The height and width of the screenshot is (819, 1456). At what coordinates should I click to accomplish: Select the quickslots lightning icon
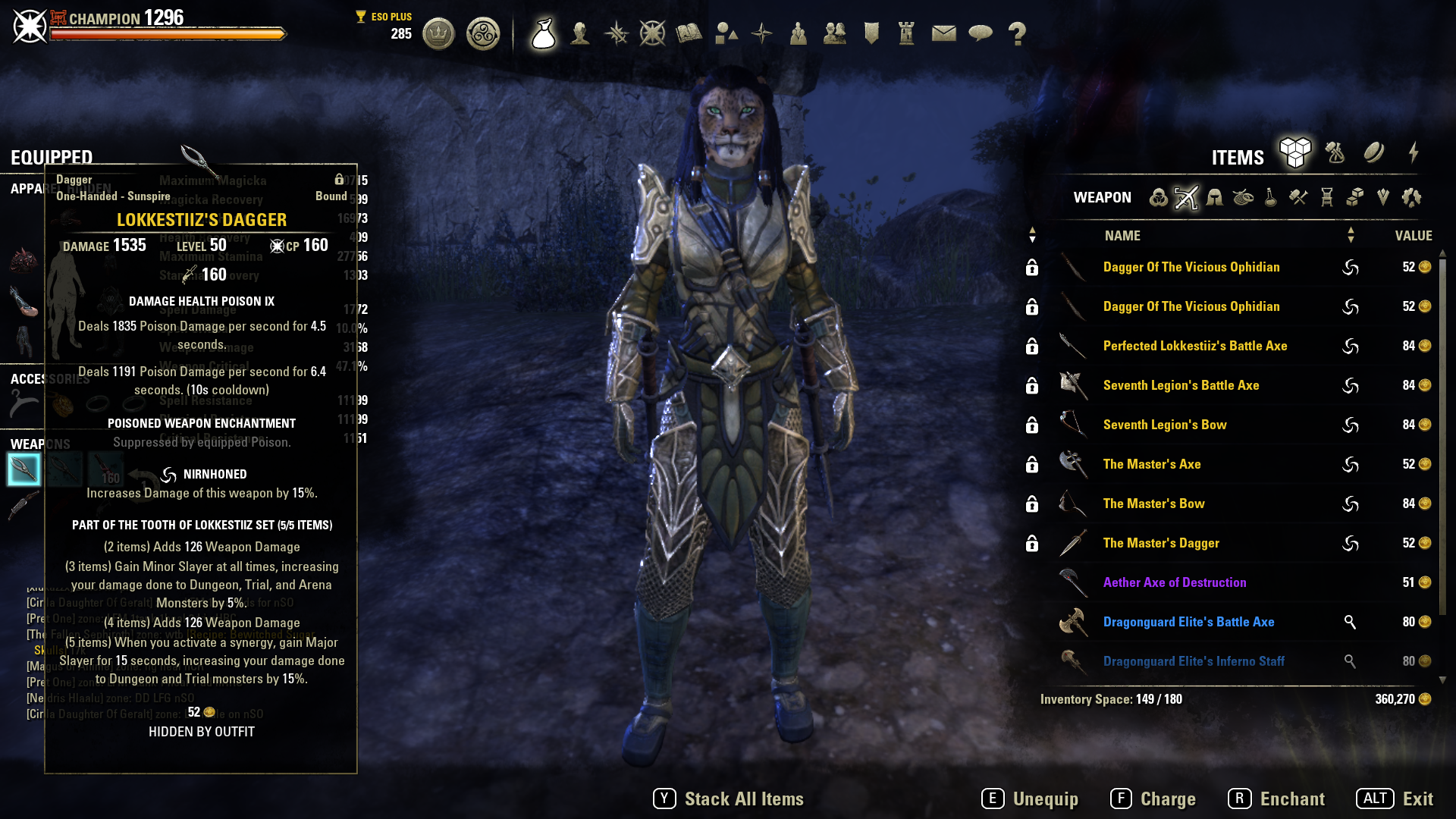[1412, 153]
